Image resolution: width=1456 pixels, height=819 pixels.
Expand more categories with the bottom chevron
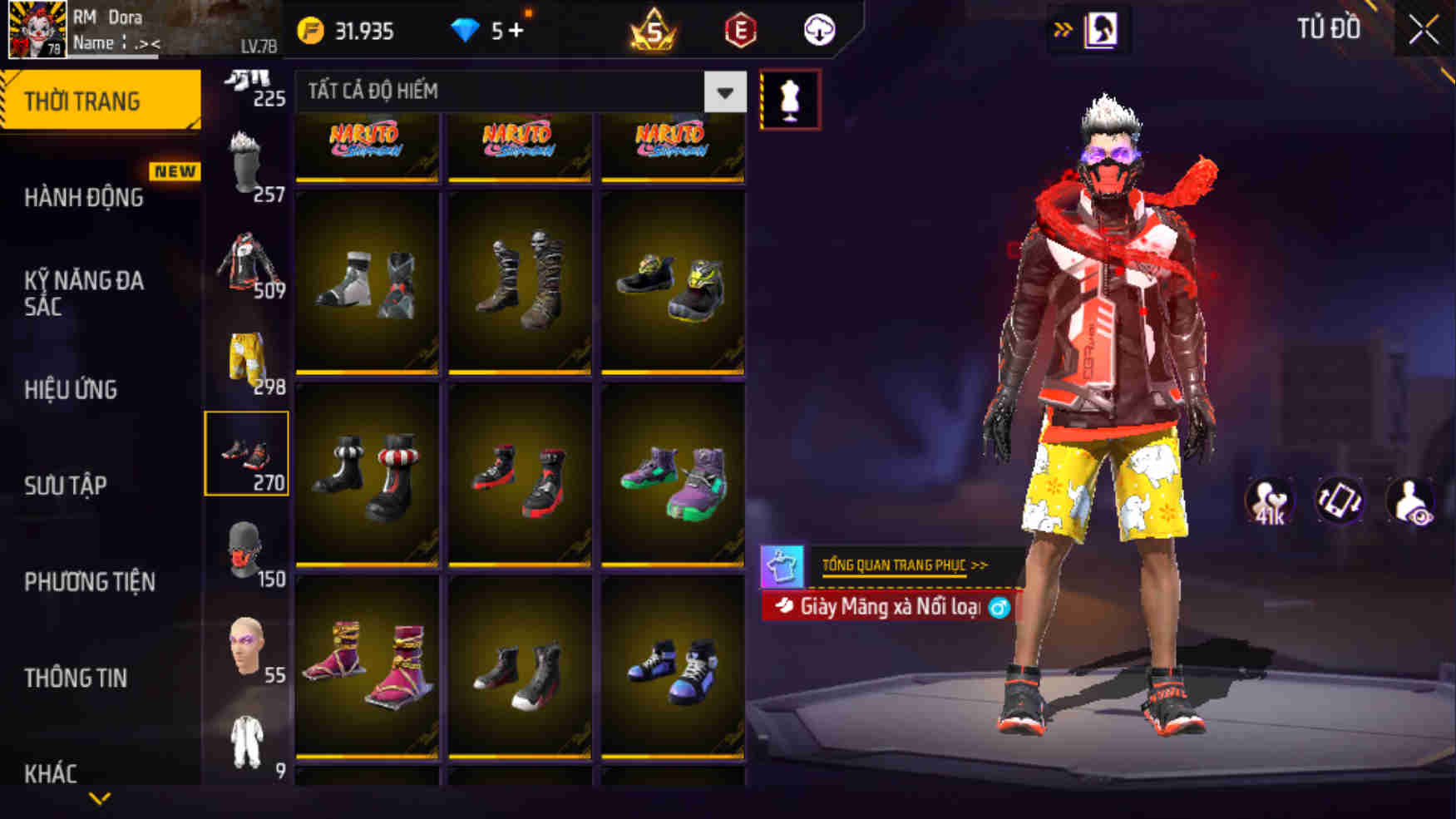100,799
